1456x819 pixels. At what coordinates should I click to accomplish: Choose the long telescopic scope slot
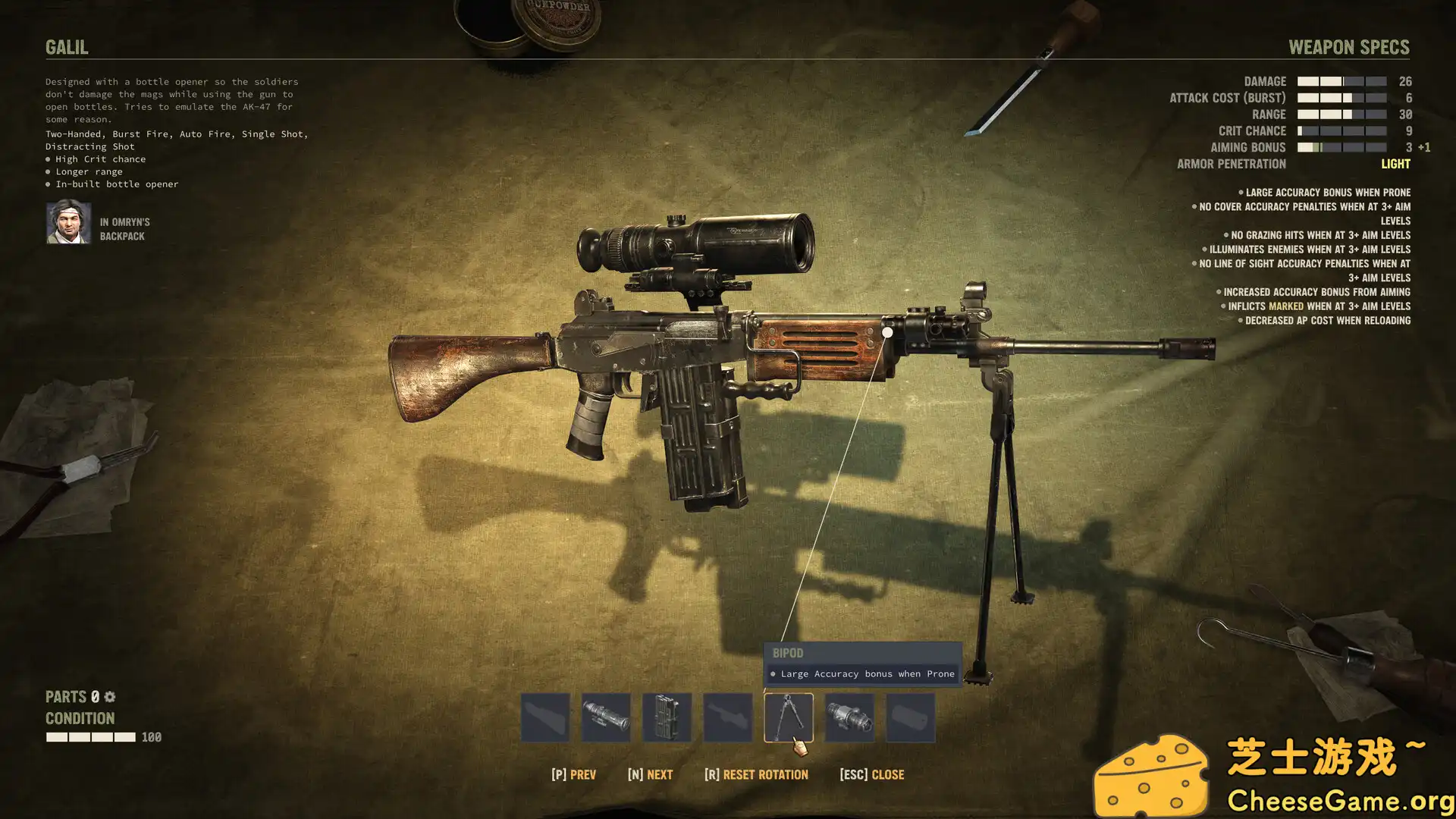pyautogui.click(x=606, y=717)
